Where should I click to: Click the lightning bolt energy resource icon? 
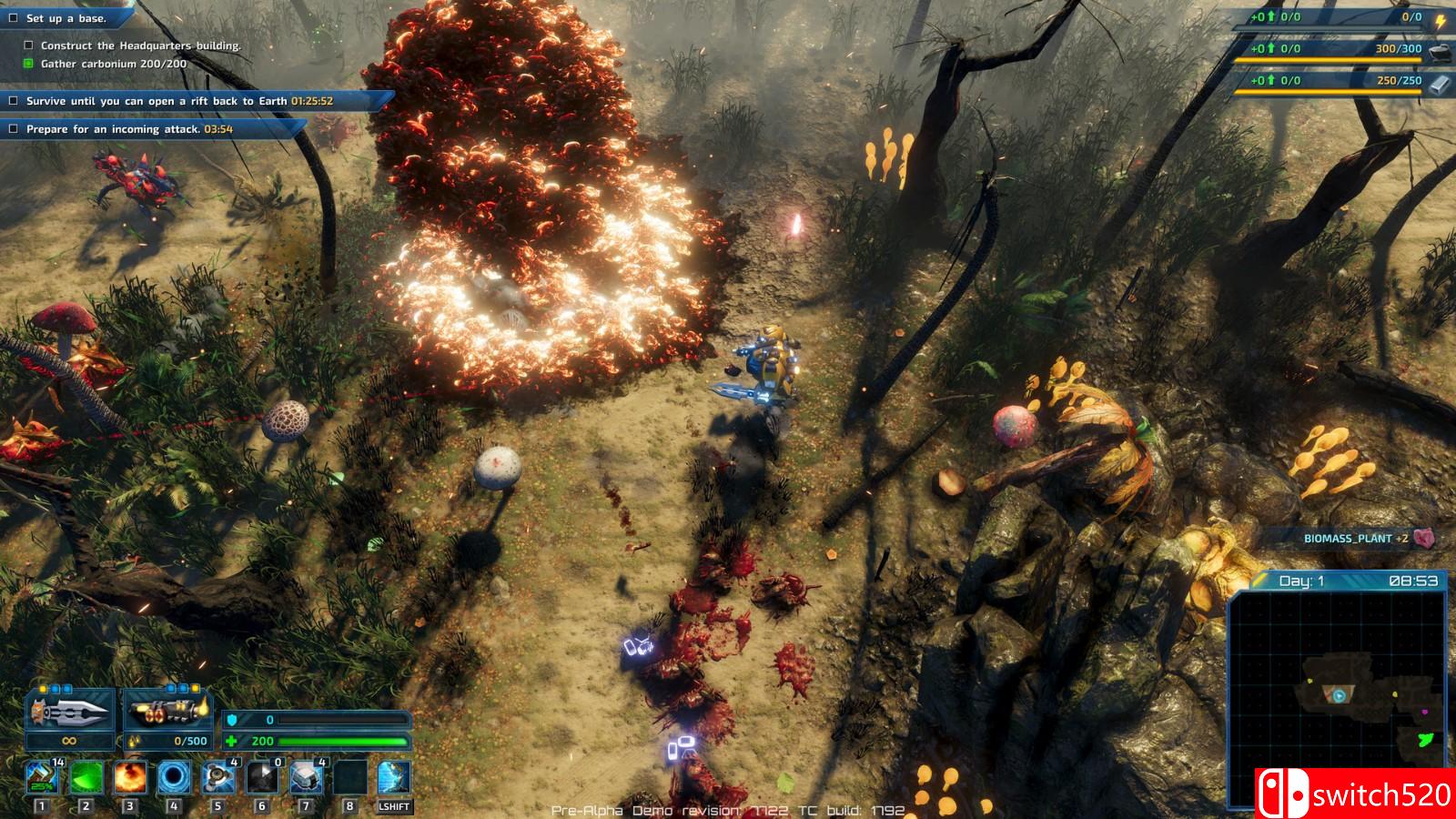(x=1441, y=19)
